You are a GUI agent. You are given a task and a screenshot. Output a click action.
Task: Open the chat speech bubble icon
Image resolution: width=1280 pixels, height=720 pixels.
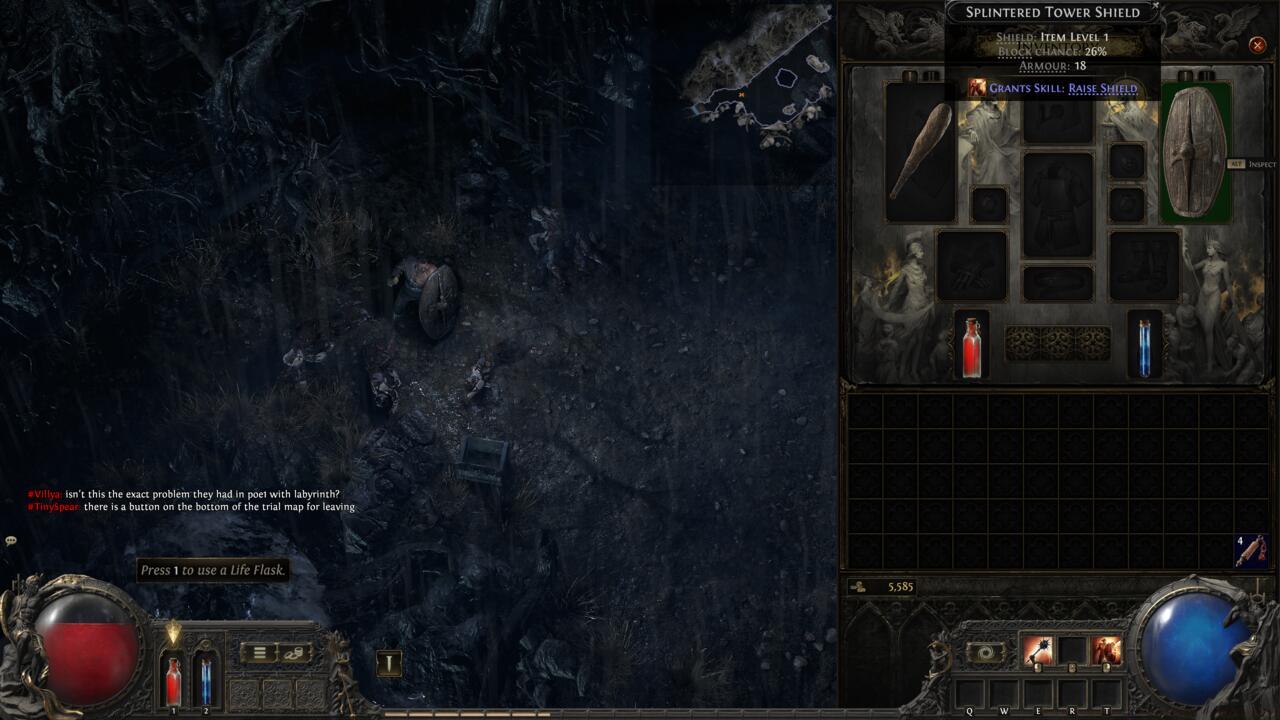[11, 541]
